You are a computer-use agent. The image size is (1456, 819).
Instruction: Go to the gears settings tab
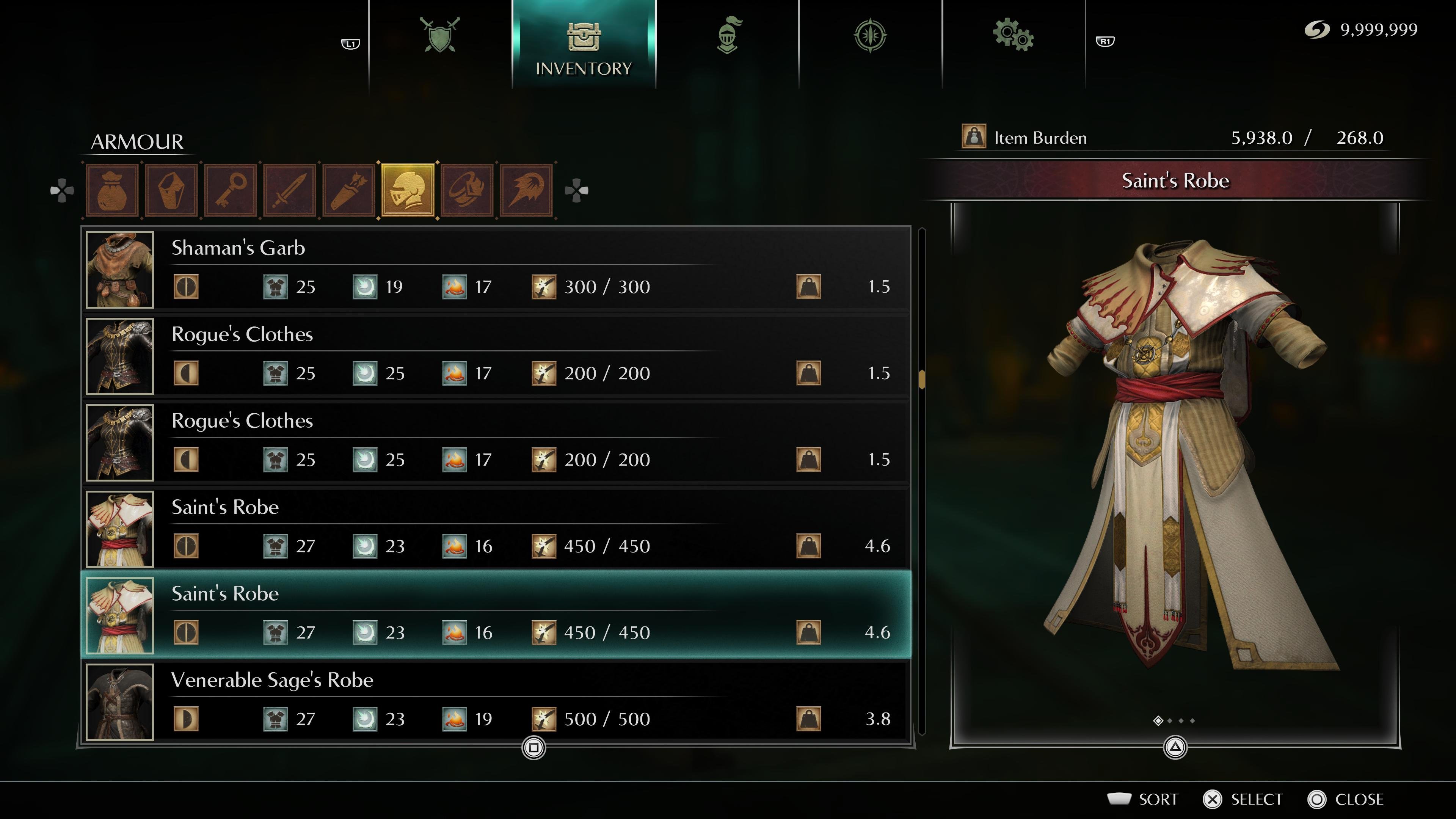point(1013,35)
